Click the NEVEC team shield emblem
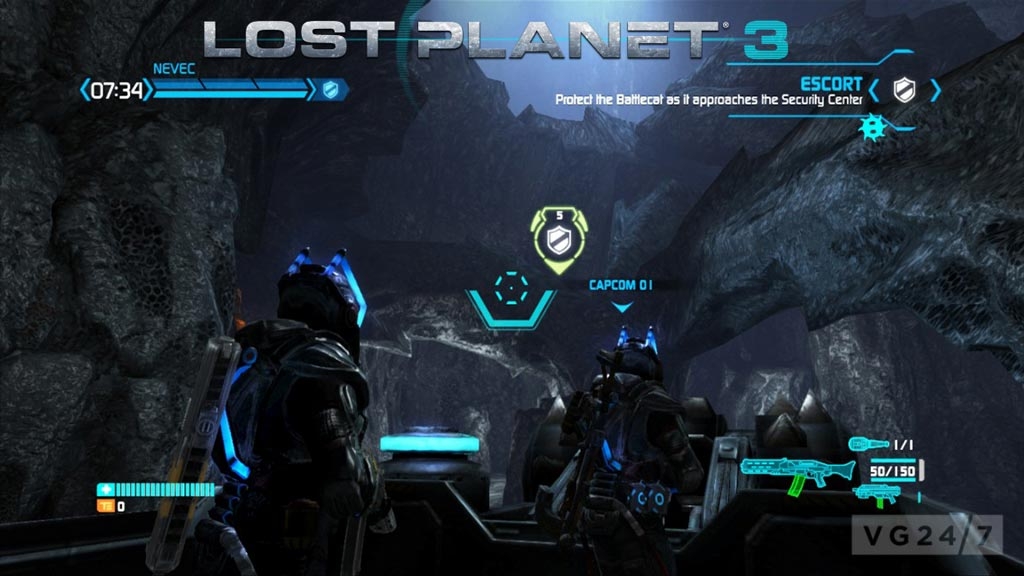Viewport: 1024px width, 576px height. pyautogui.click(x=331, y=90)
